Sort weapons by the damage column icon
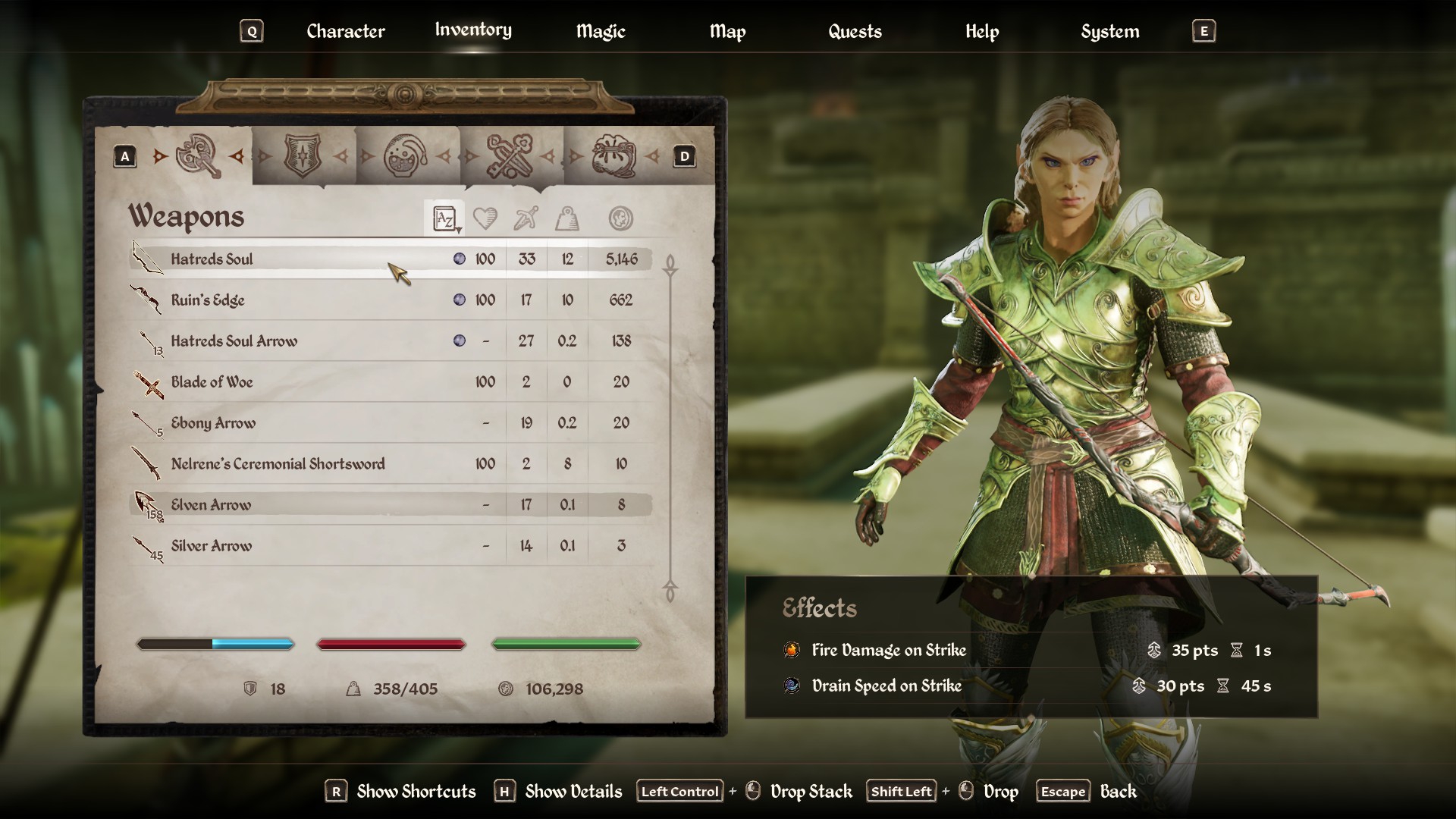The image size is (1456, 819). pyautogui.click(x=526, y=218)
